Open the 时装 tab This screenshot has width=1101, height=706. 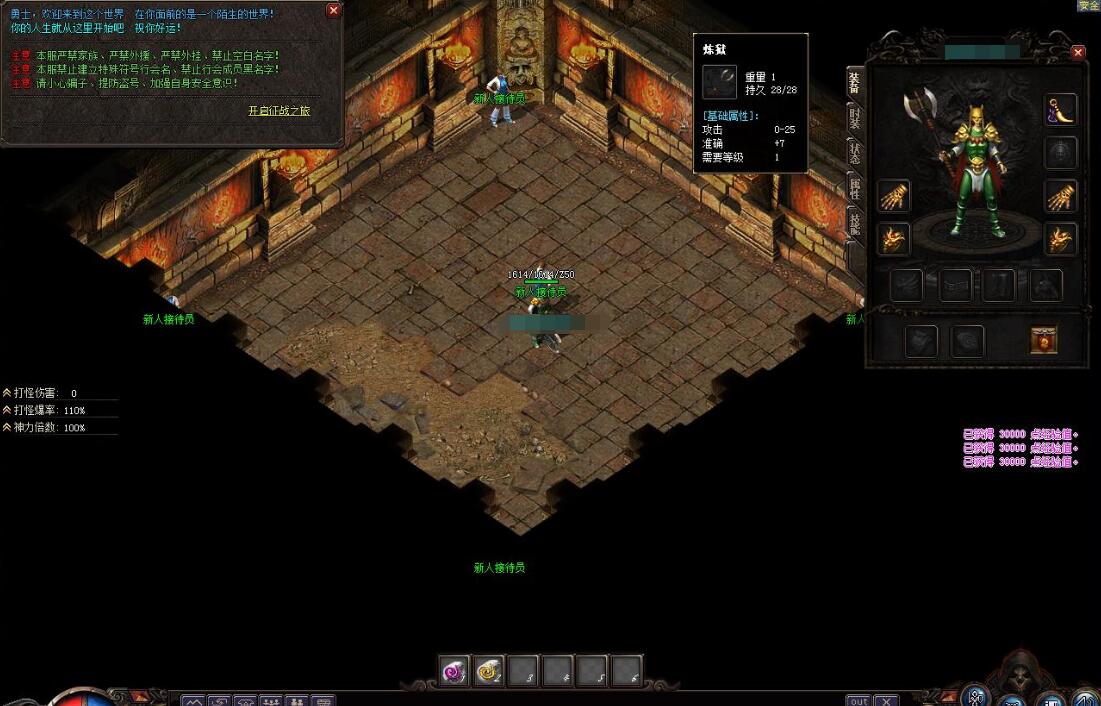pos(854,119)
